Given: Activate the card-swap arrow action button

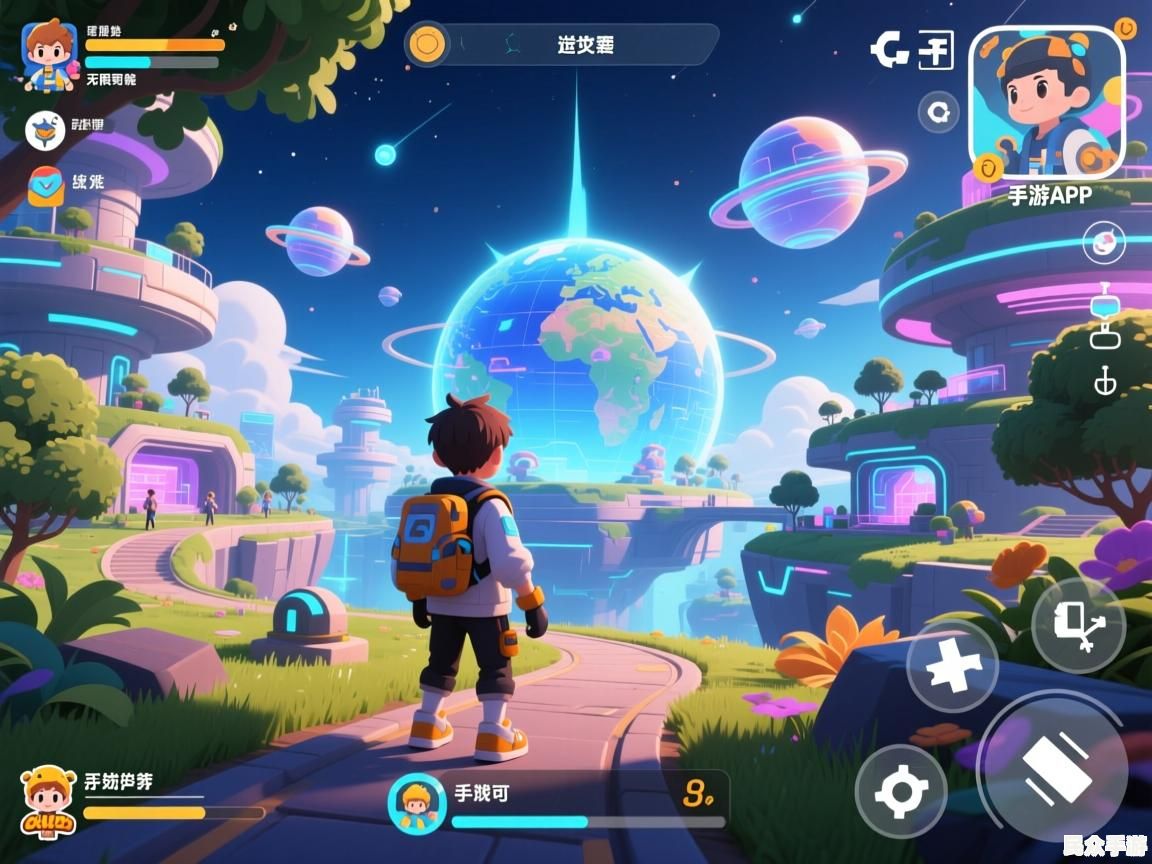Looking at the screenshot, I should 1078,625.
